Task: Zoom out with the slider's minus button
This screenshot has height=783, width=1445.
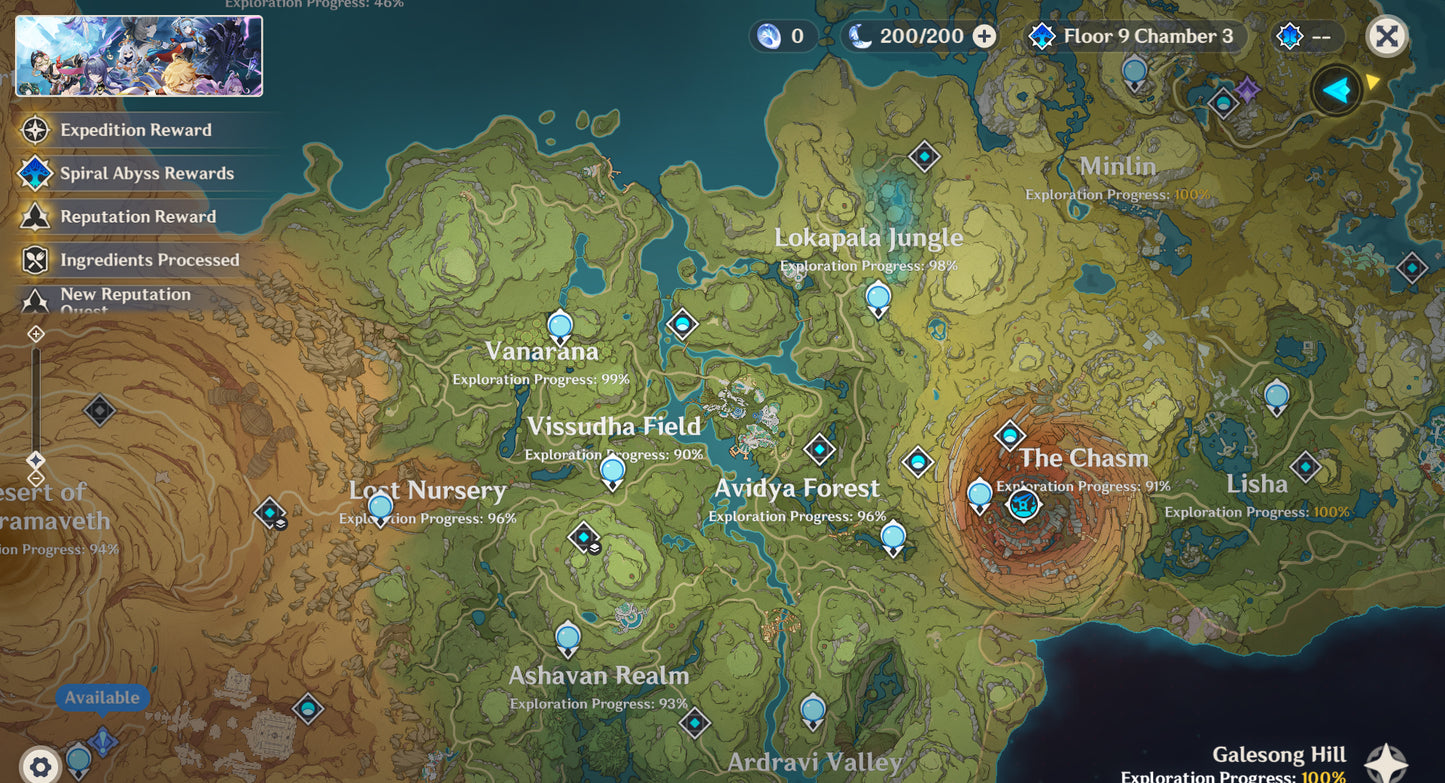Action: (x=36, y=478)
